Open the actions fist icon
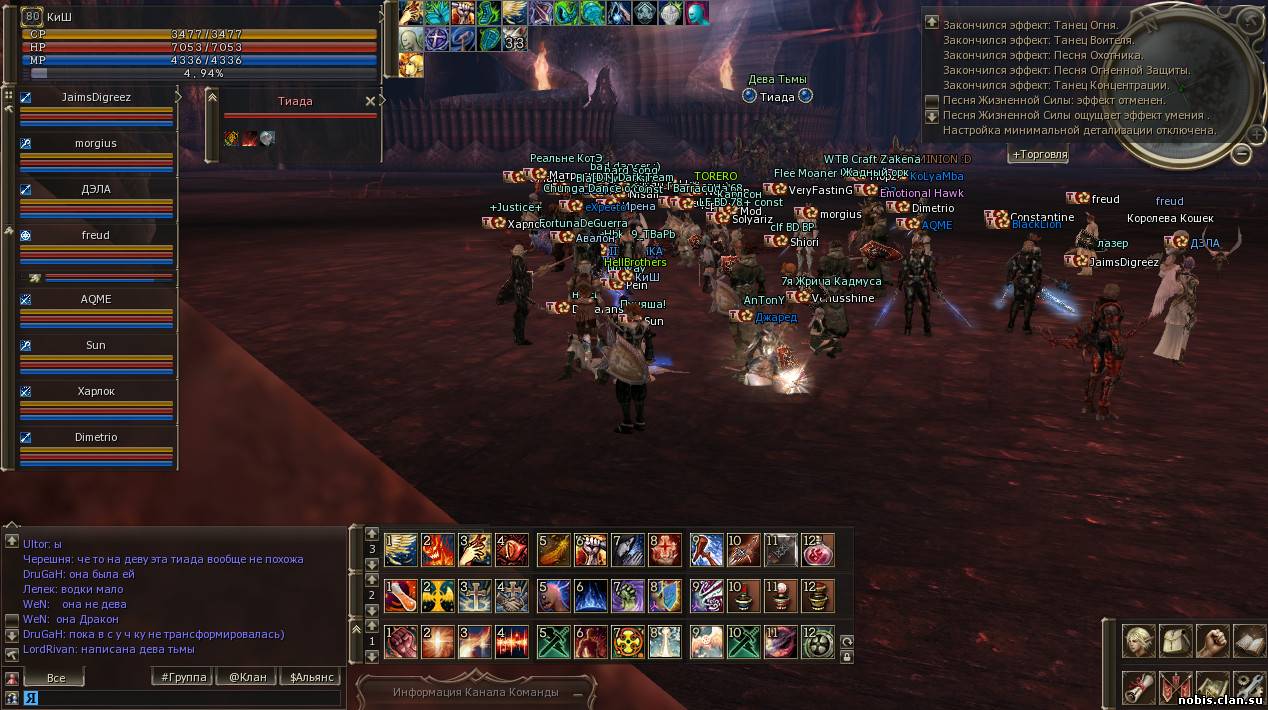 pos(1212,641)
